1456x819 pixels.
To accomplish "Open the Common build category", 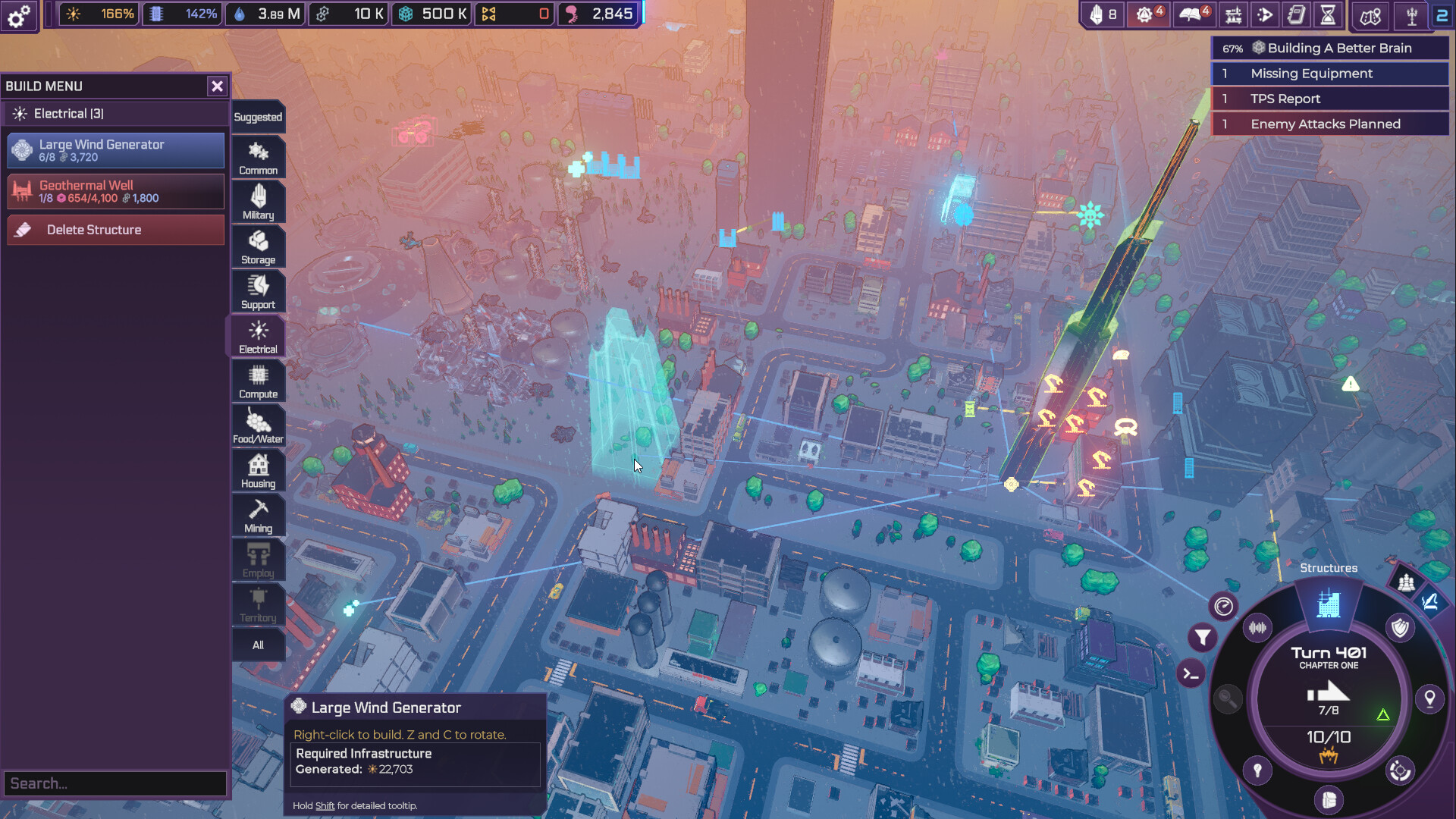I will (258, 158).
